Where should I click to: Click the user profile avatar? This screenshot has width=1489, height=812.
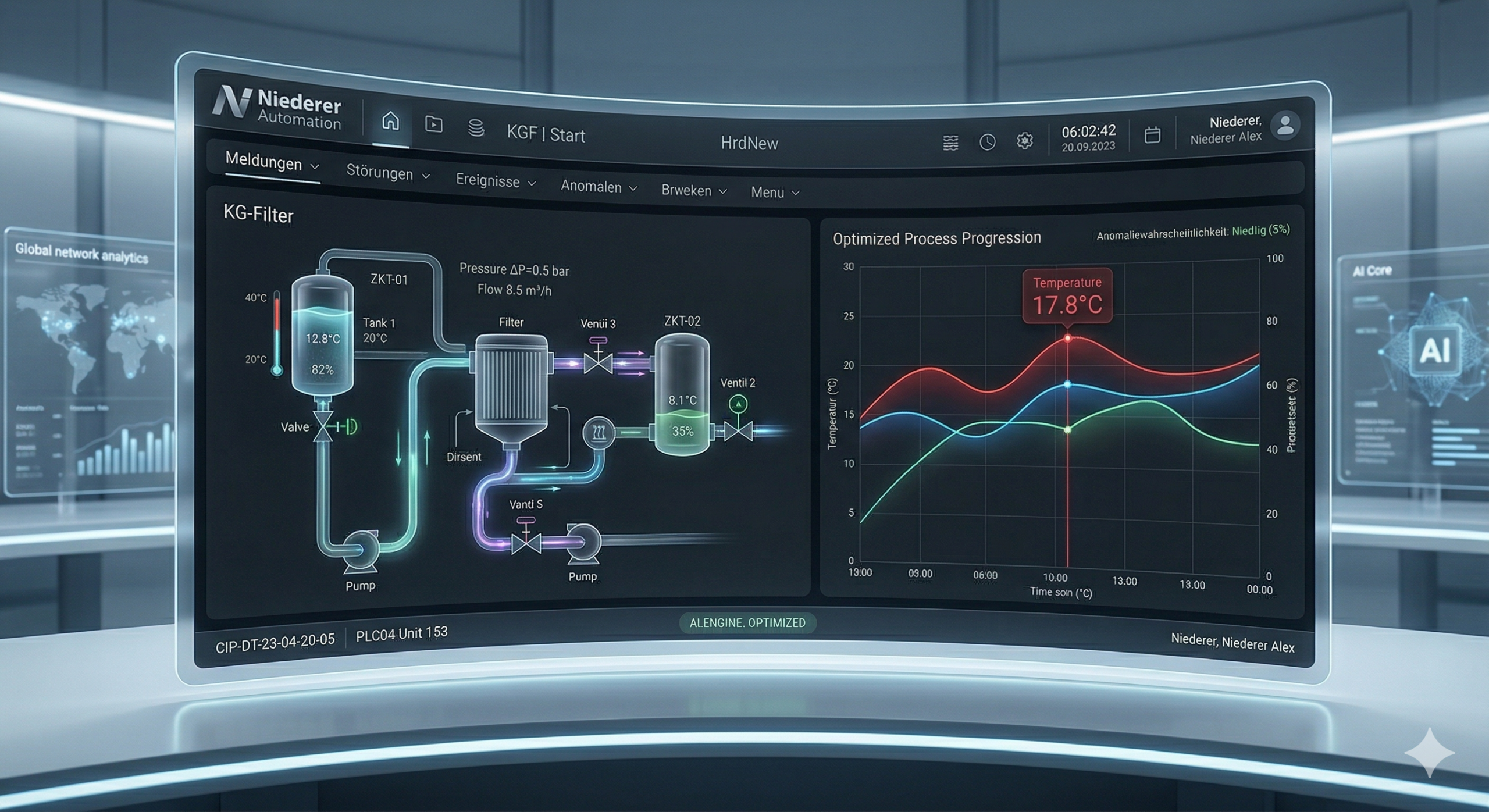tap(1285, 125)
